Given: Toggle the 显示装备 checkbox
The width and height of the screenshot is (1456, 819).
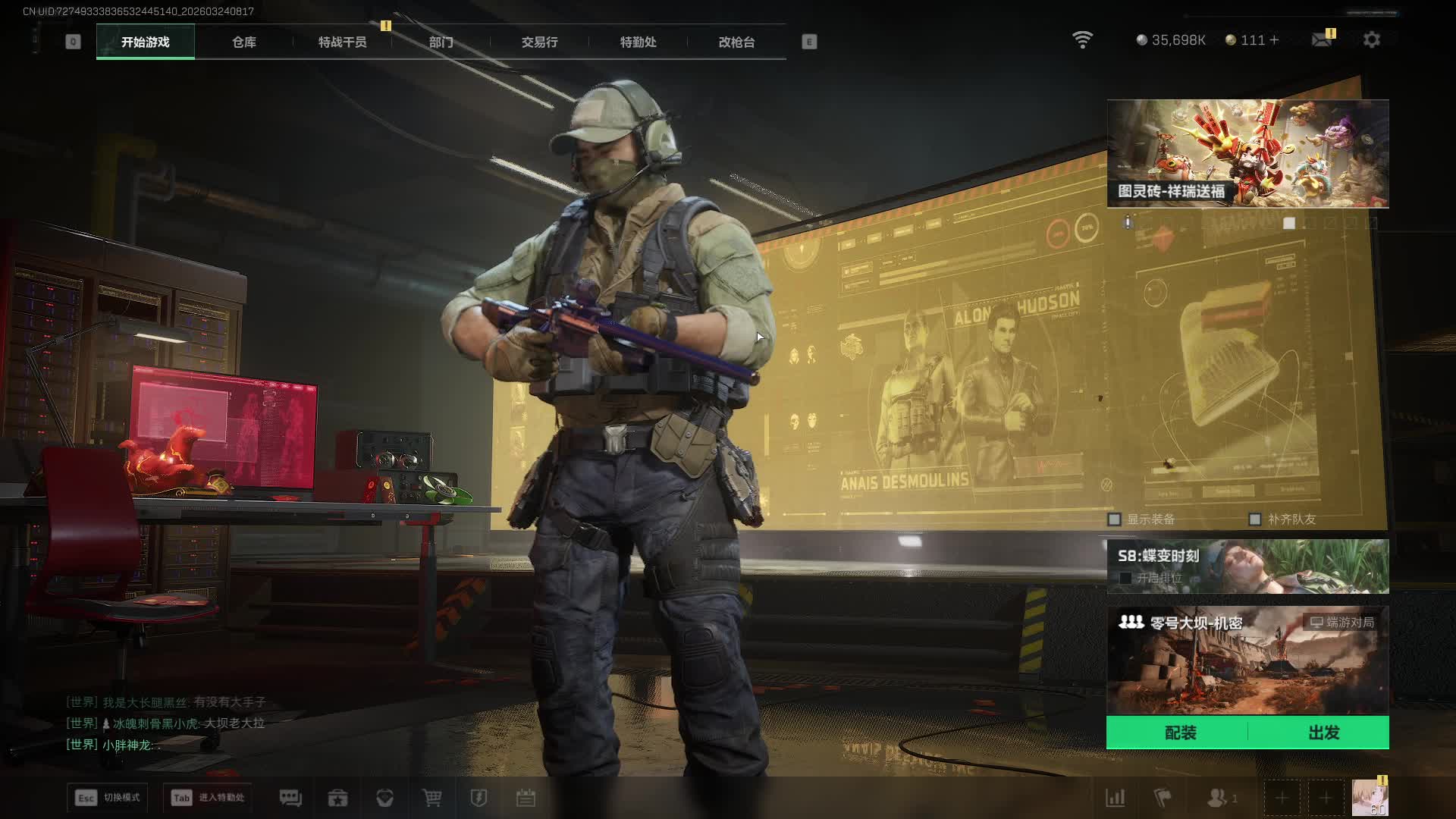Looking at the screenshot, I should coord(1114,519).
